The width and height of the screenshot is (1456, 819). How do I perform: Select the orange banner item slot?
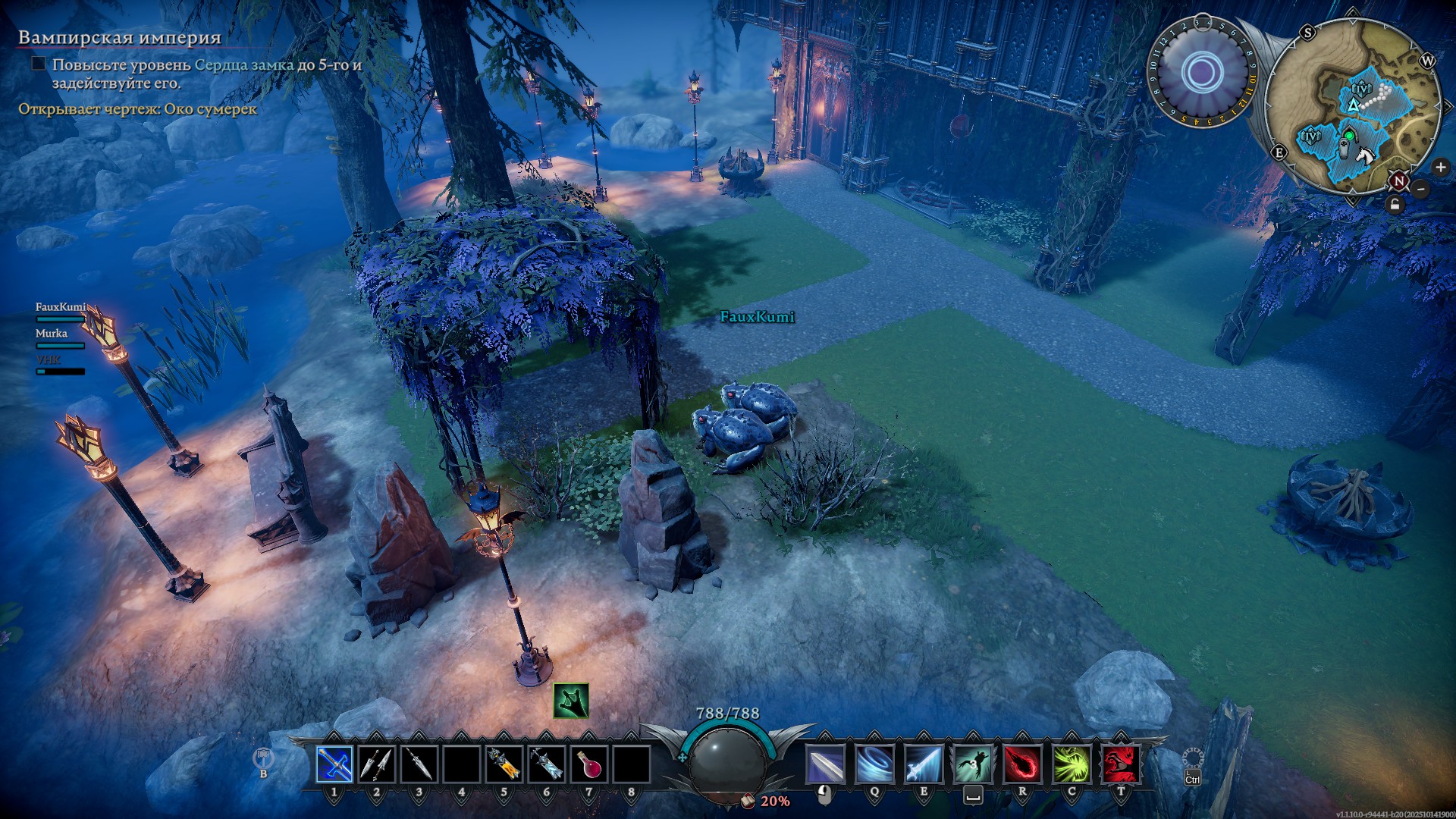coord(504,764)
